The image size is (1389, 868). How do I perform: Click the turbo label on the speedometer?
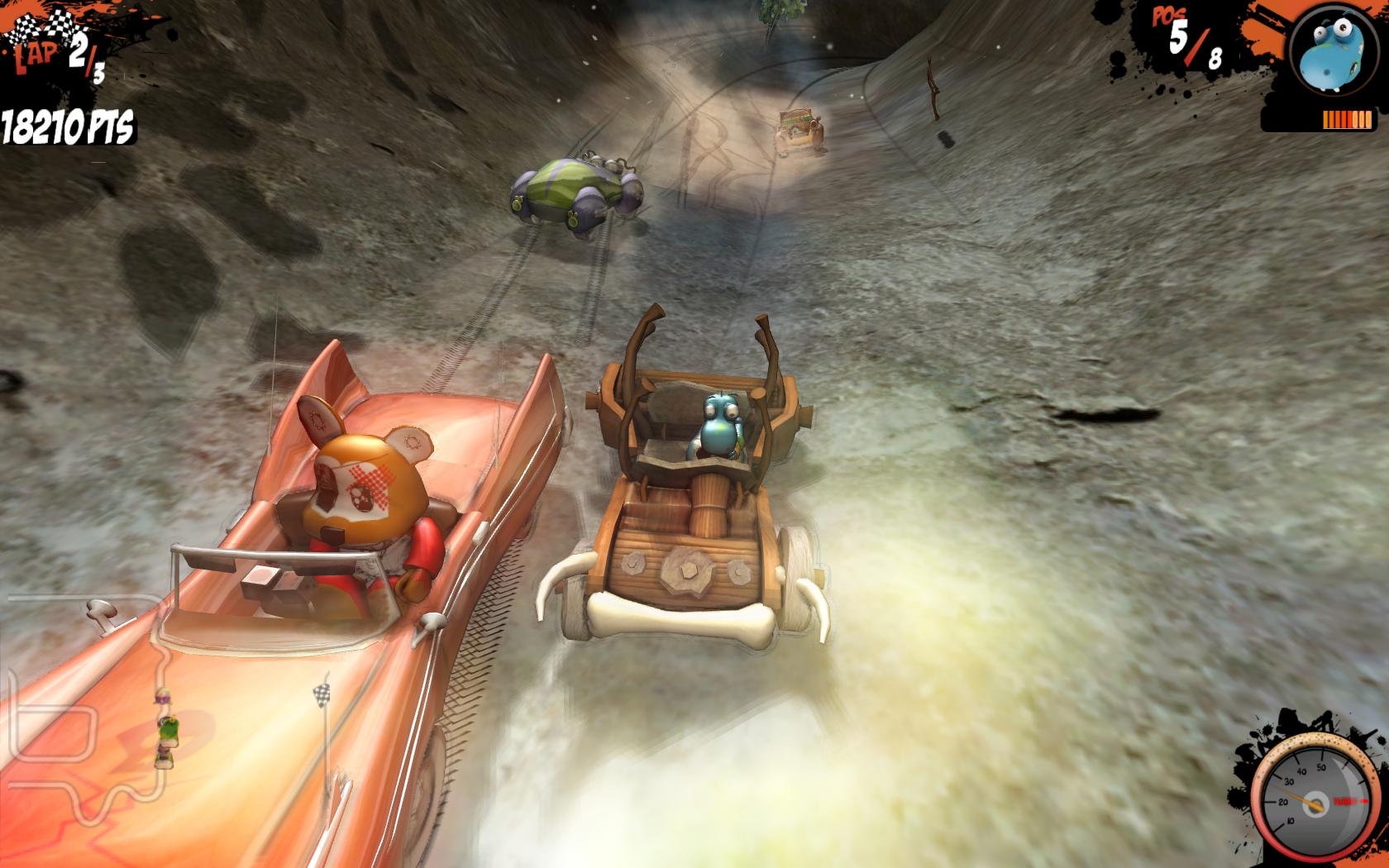pos(1351,802)
